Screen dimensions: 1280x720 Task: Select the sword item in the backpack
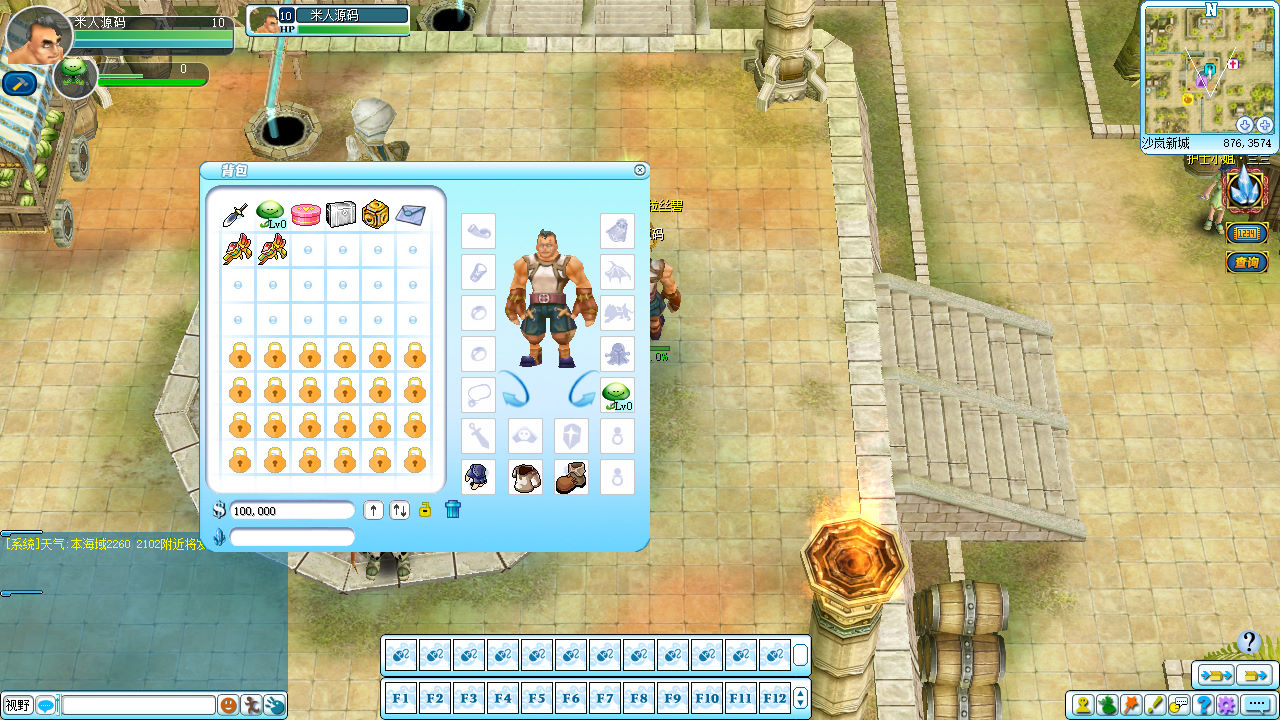coord(236,214)
